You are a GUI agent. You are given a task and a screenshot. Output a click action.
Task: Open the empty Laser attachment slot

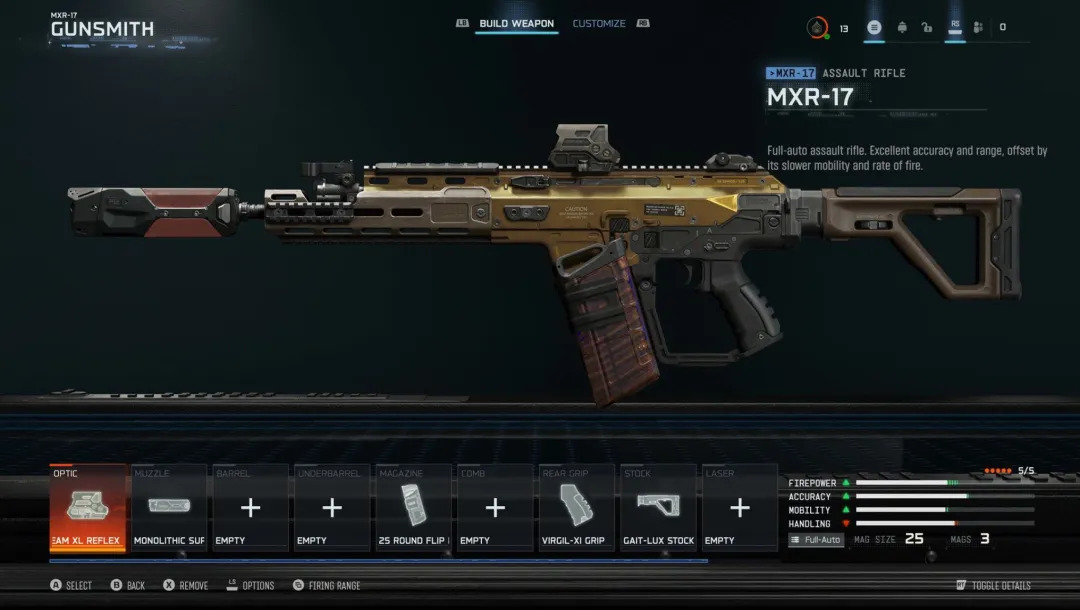[x=740, y=507]
